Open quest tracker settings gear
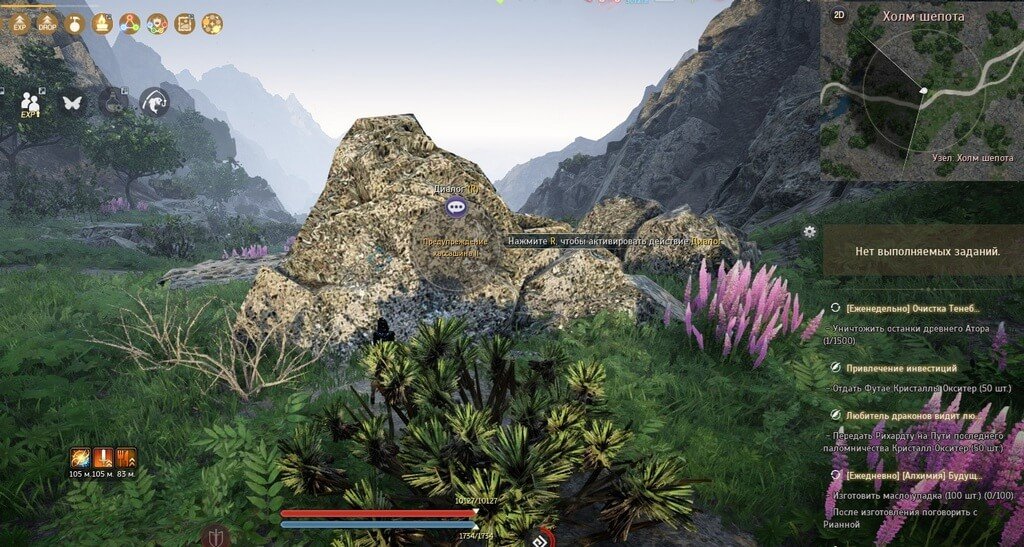 coord(809,231)
